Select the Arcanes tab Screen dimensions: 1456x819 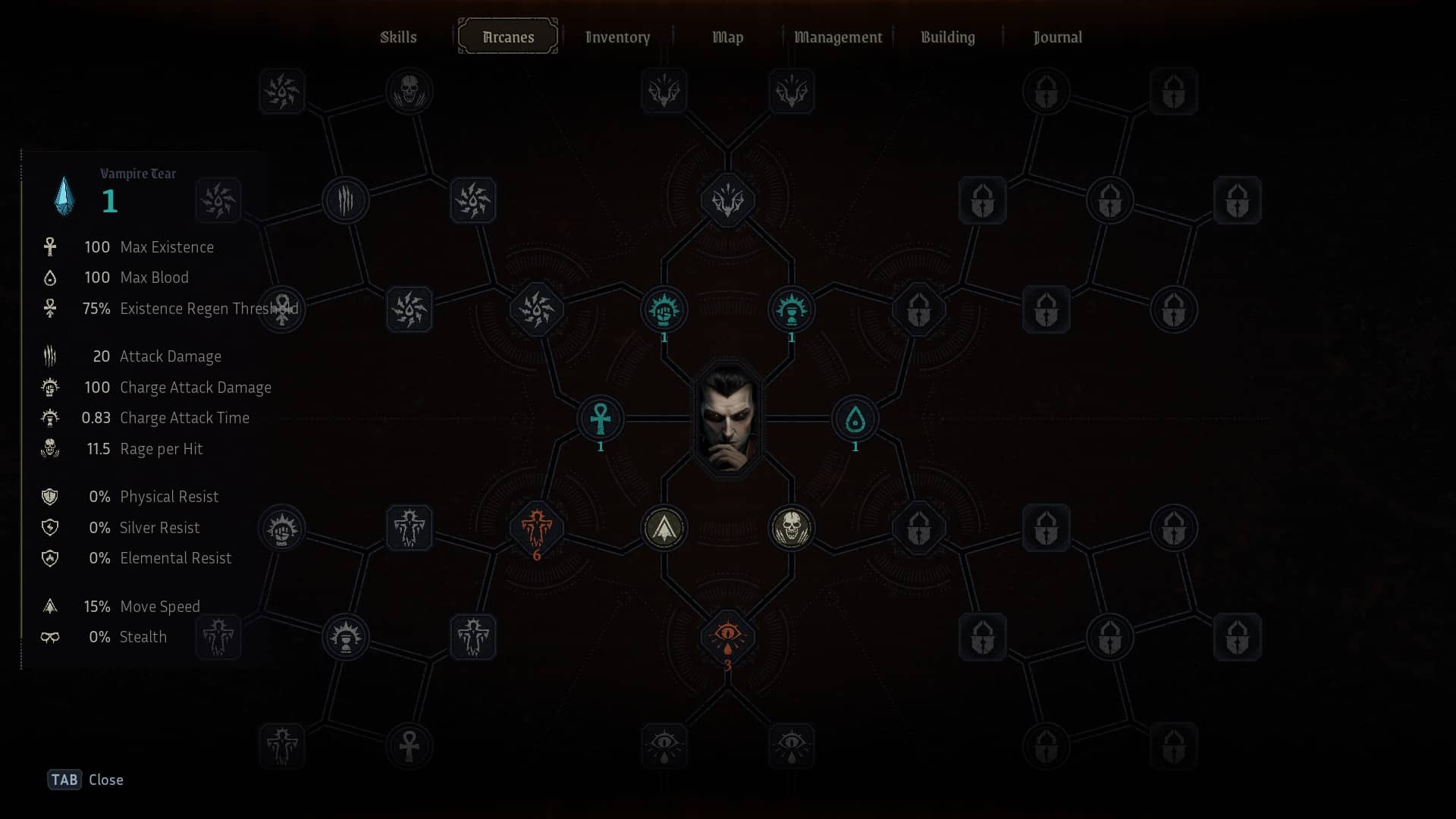click(508, 37)
